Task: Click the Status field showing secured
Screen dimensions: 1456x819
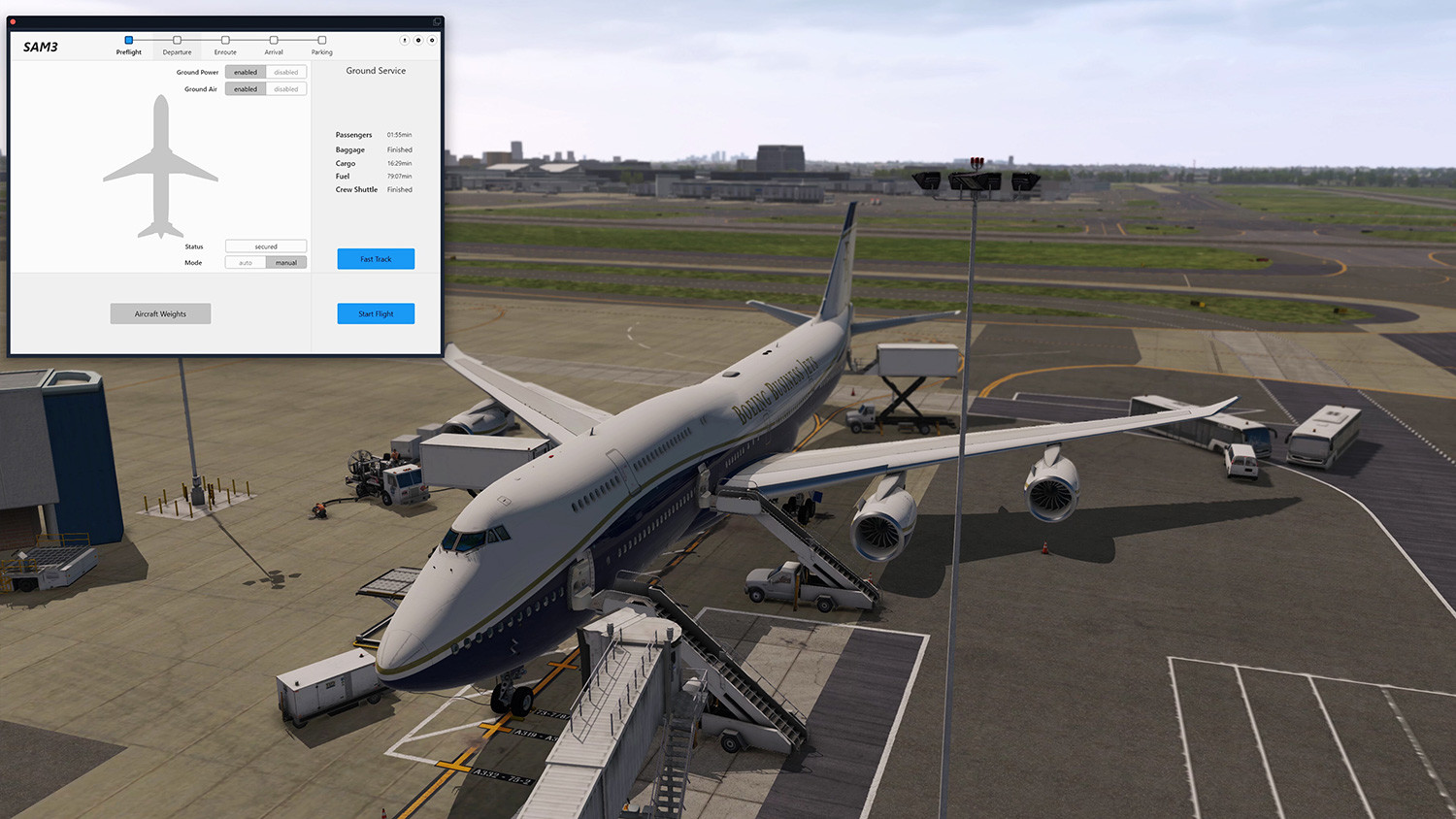Action: pyautogui.click(x=265, y=246)
